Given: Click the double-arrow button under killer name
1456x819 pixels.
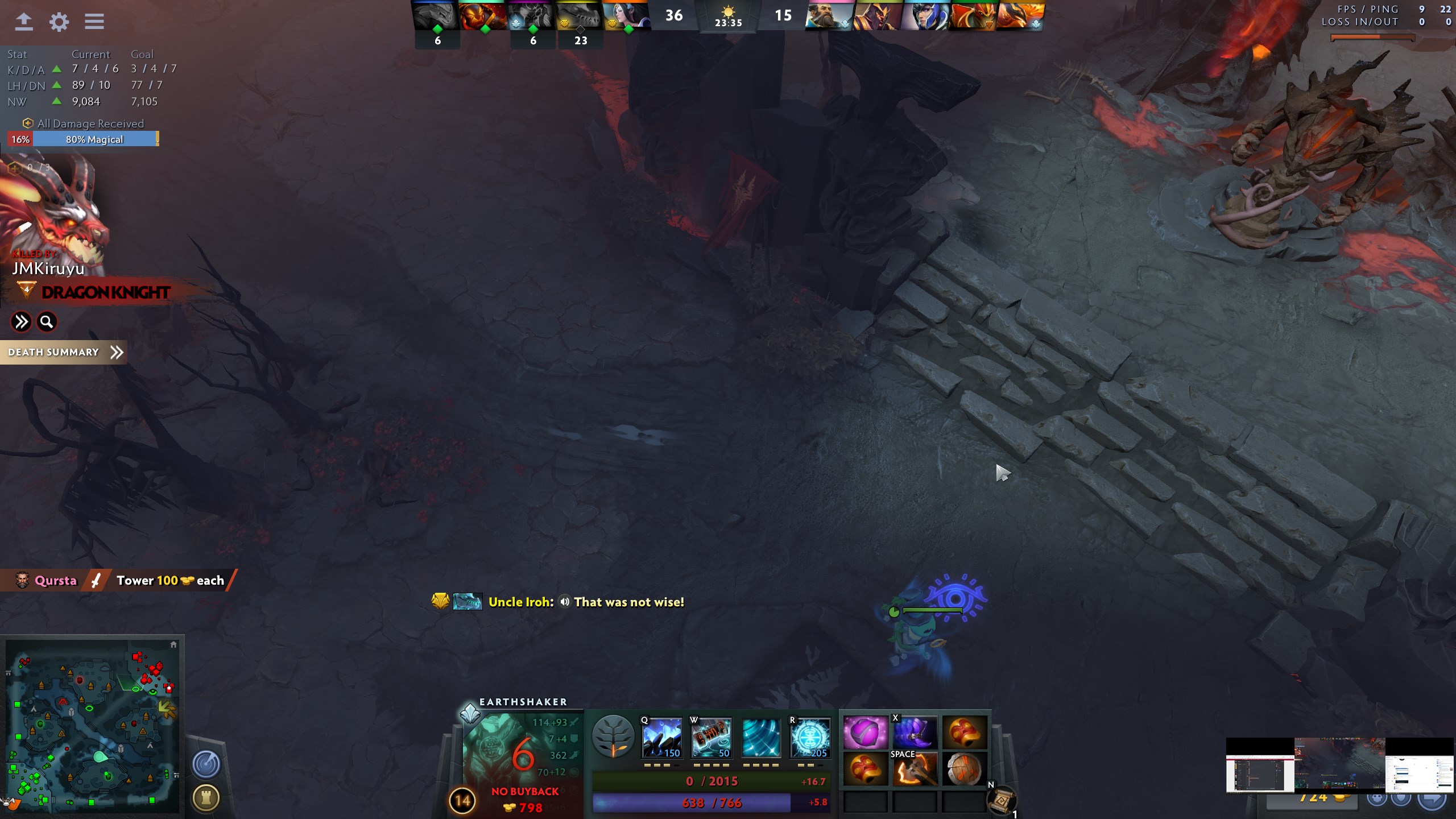Looking at the screenshot, I should click(21, 322).
